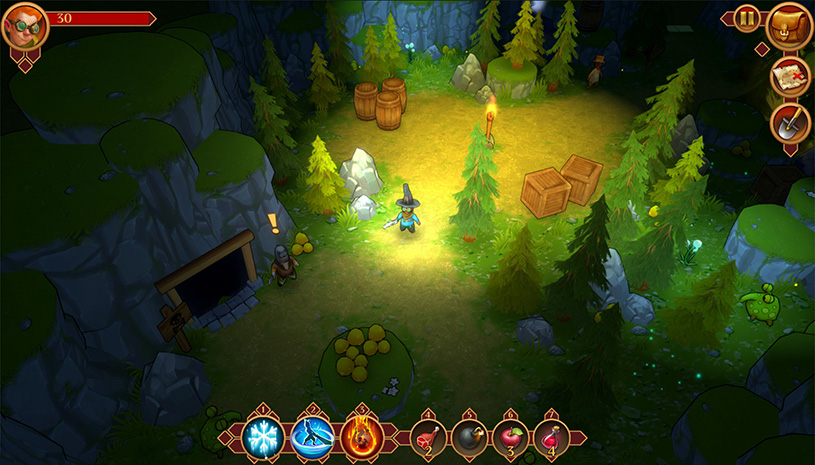
Task: Cast the fireball ability
Action: [360, 437]
